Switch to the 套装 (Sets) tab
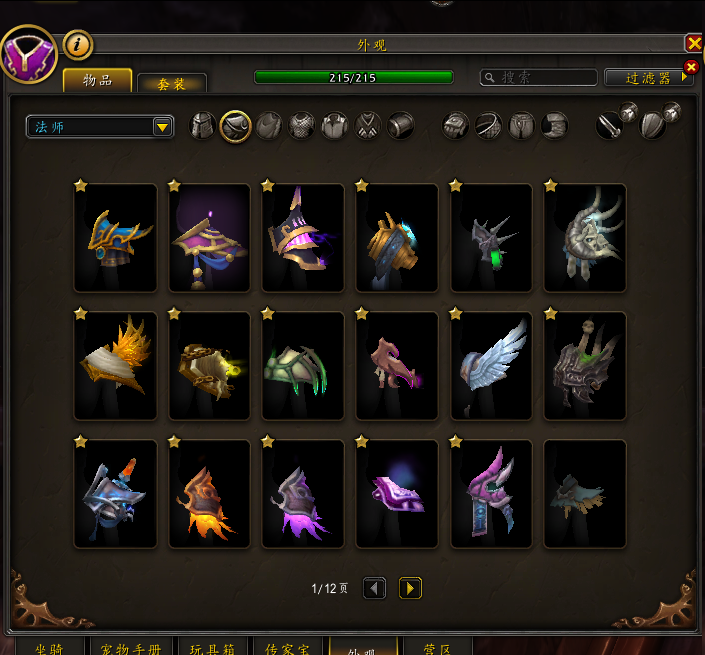The height and width of the screenshot is (655, 705). point(172,84)
